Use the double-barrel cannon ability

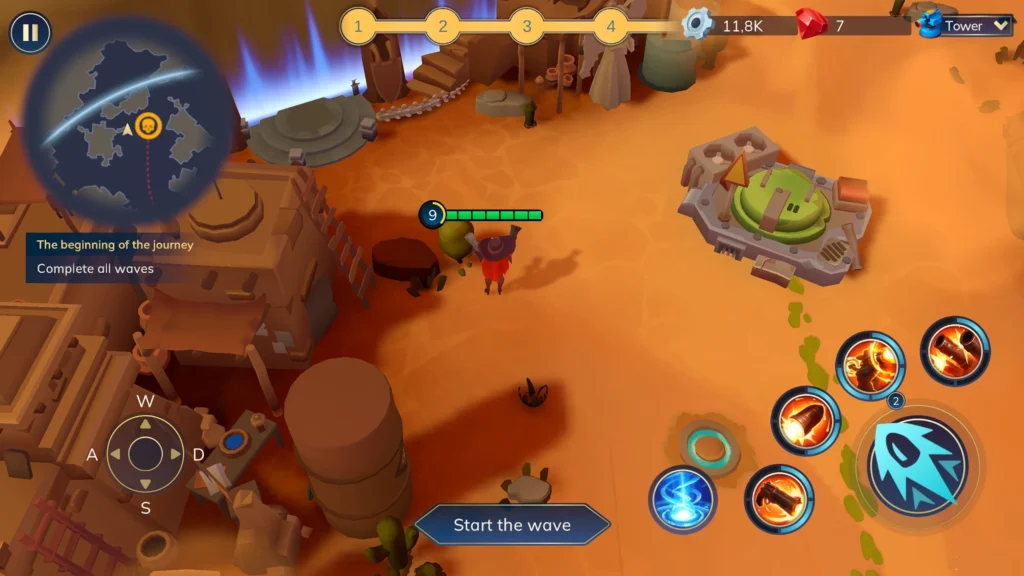(x=955, y=350)
